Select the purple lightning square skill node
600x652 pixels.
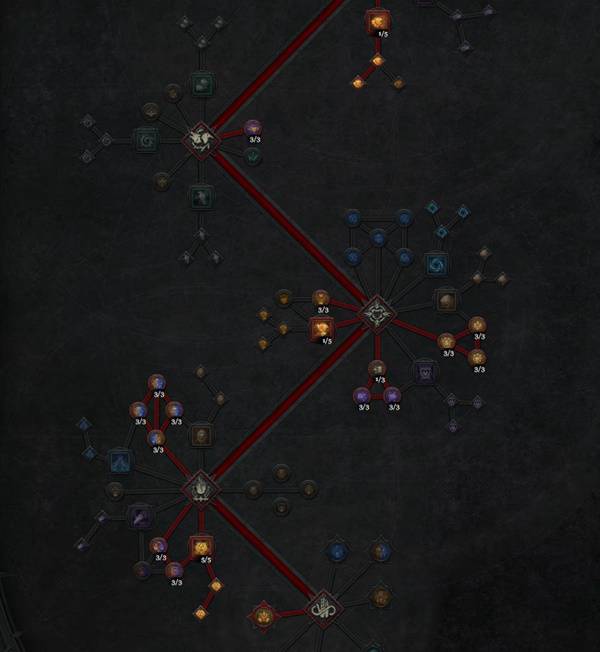(x=140, y=516)
